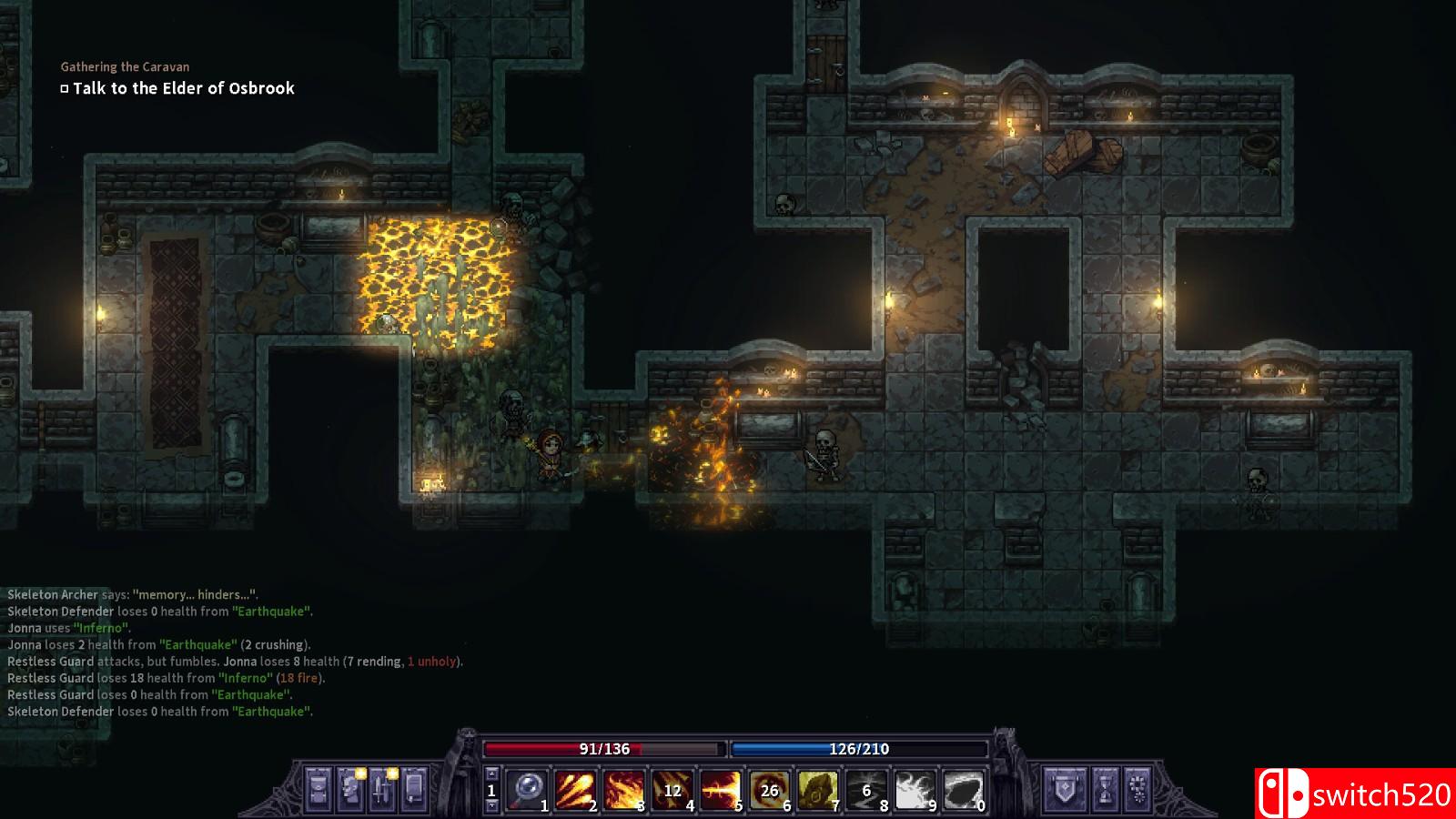1456x819 pixels.
Task: Open the inventory backpack button
Action: coord(318,788)
